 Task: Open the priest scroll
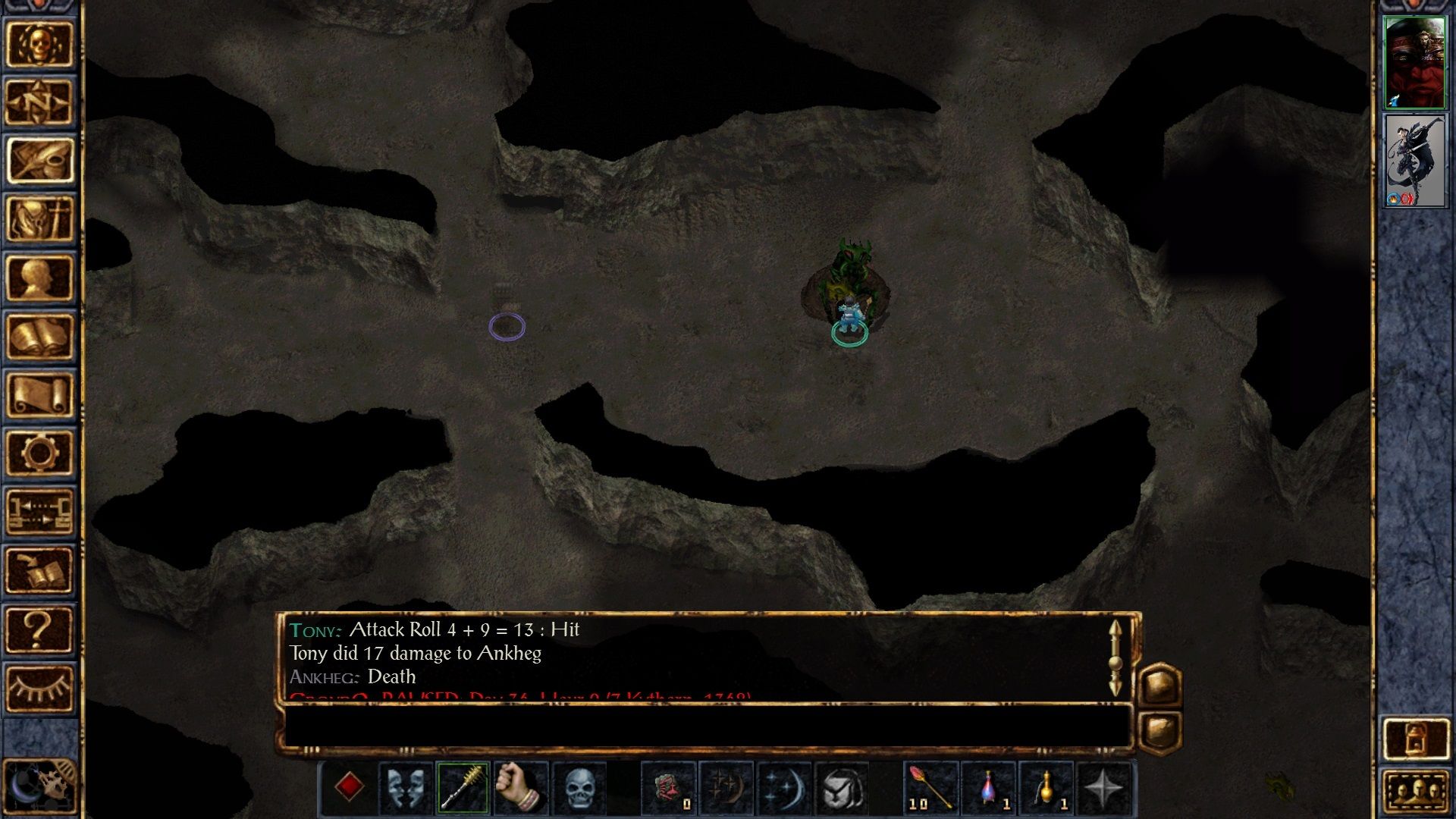(39, 394)
